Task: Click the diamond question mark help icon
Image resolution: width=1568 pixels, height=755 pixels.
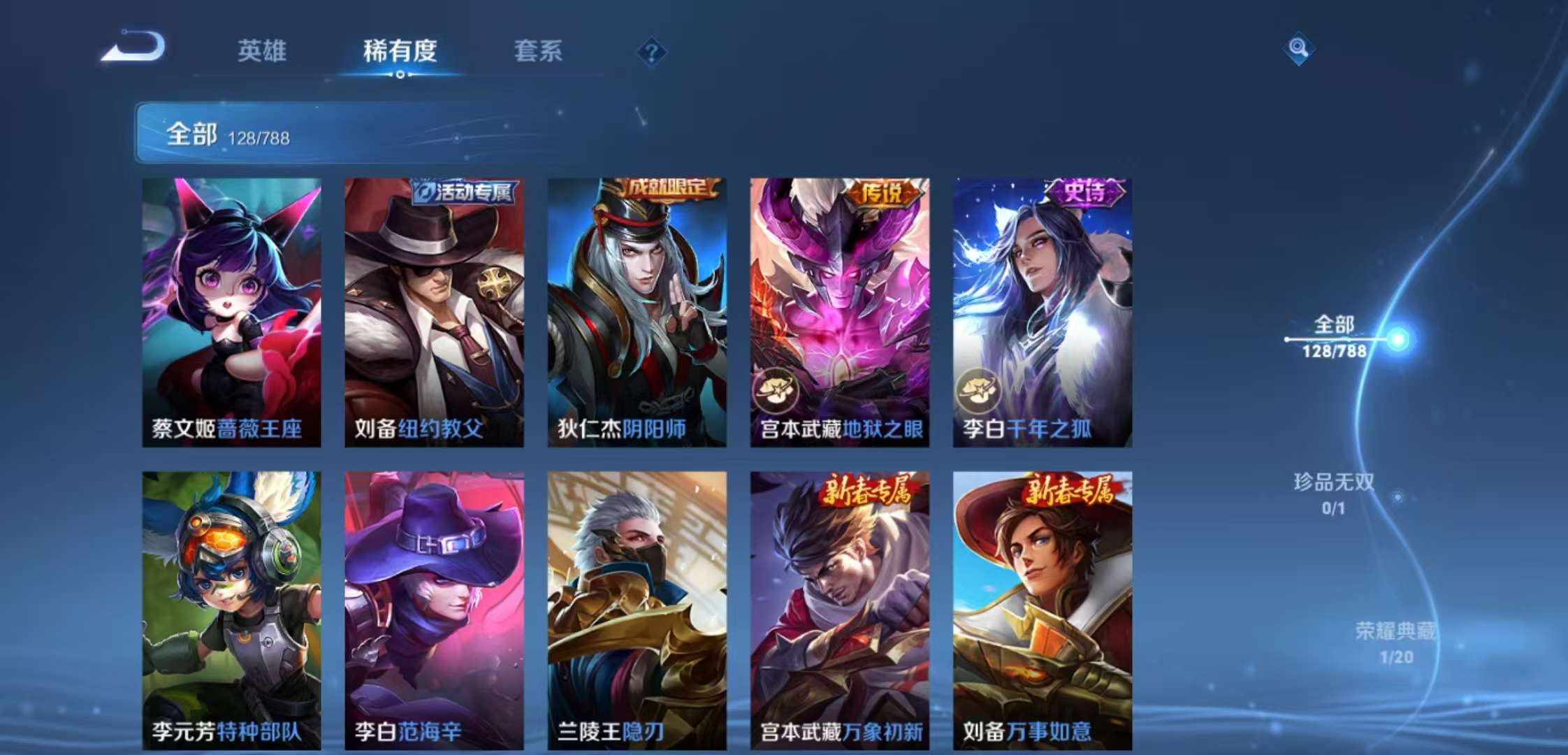Action: [651, 51]
